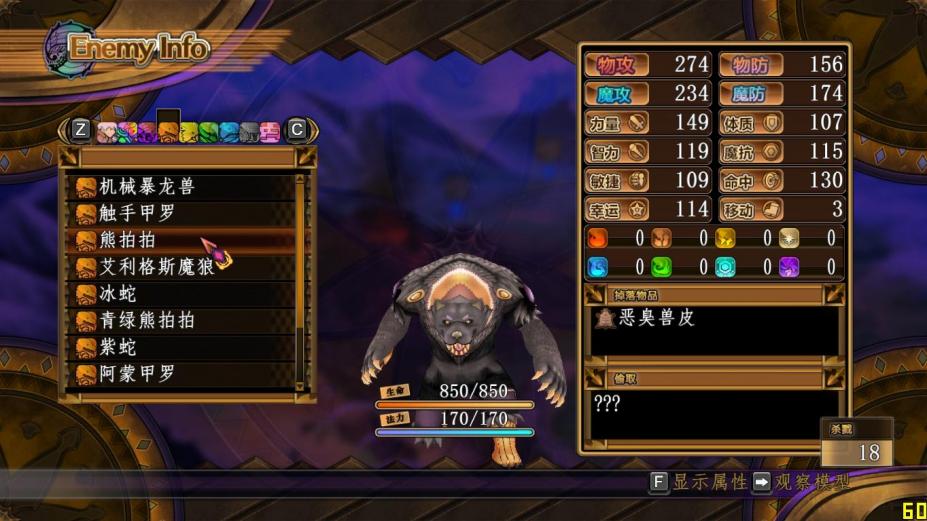Image resolution: width=927 pixels, height=521 pixels.
Task: Switch to the blue monster category tab
Action: point(229,131)
